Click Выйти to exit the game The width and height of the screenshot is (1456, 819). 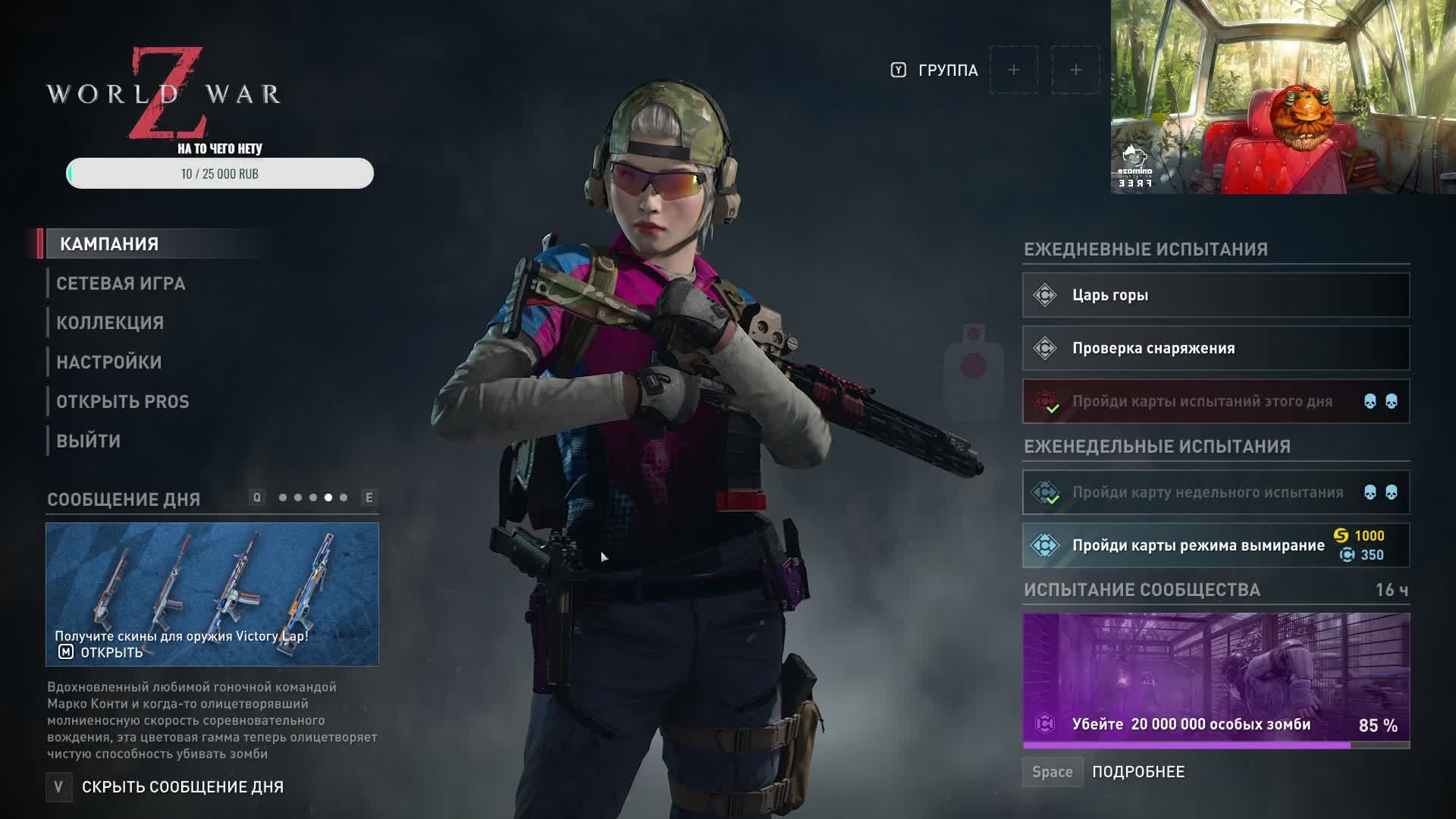point(89,441)
